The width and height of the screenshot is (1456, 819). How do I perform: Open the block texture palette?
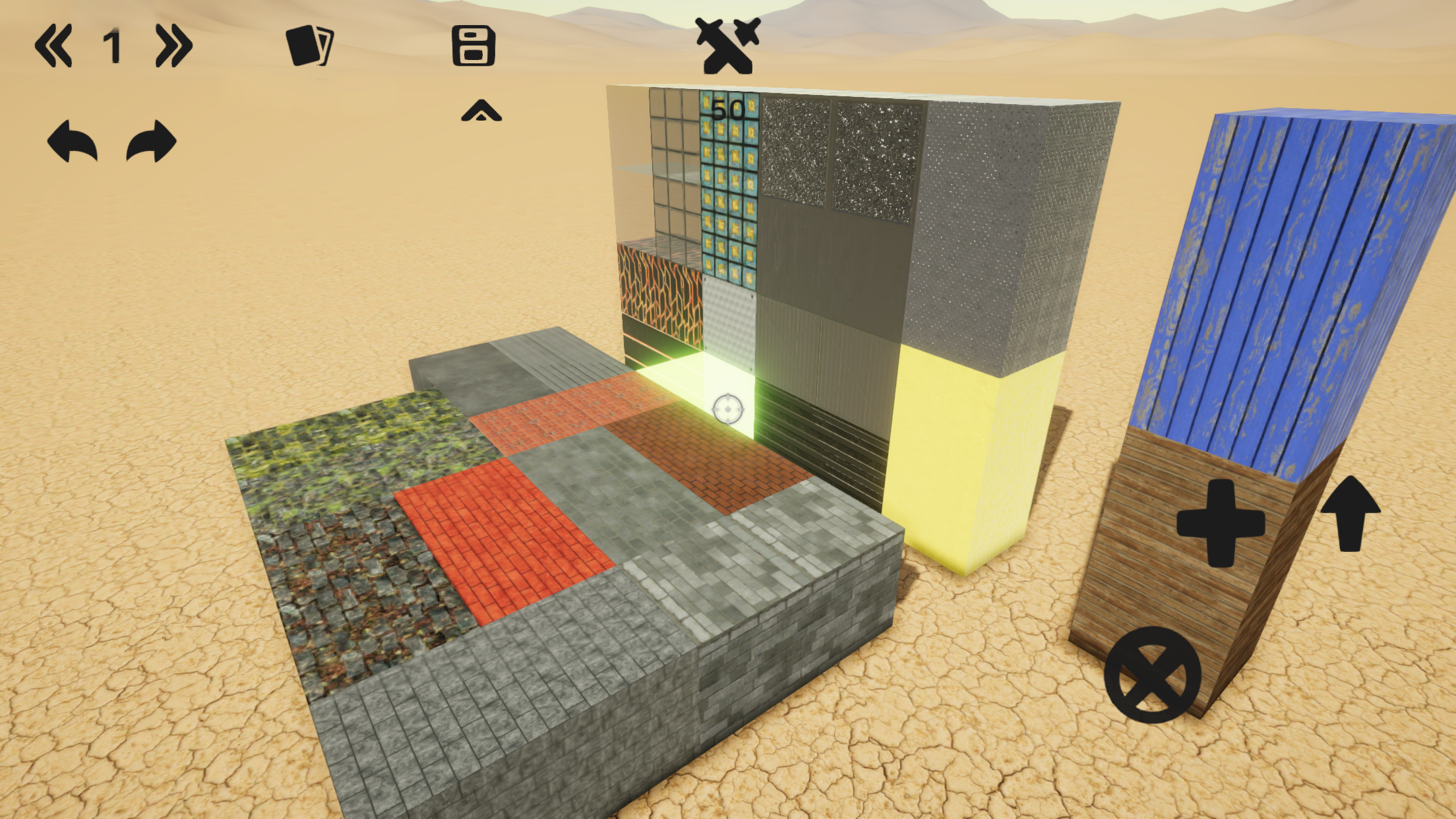[x=310, y=46]
